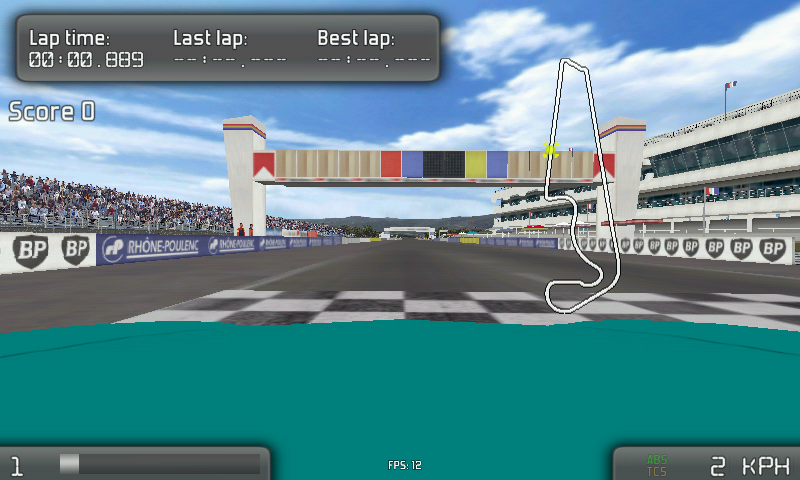Select the yellow car marker on the track map
Image resolution: width=800 pixels, height=480 pixels.
pyautogui.click(x=549, y=150)
